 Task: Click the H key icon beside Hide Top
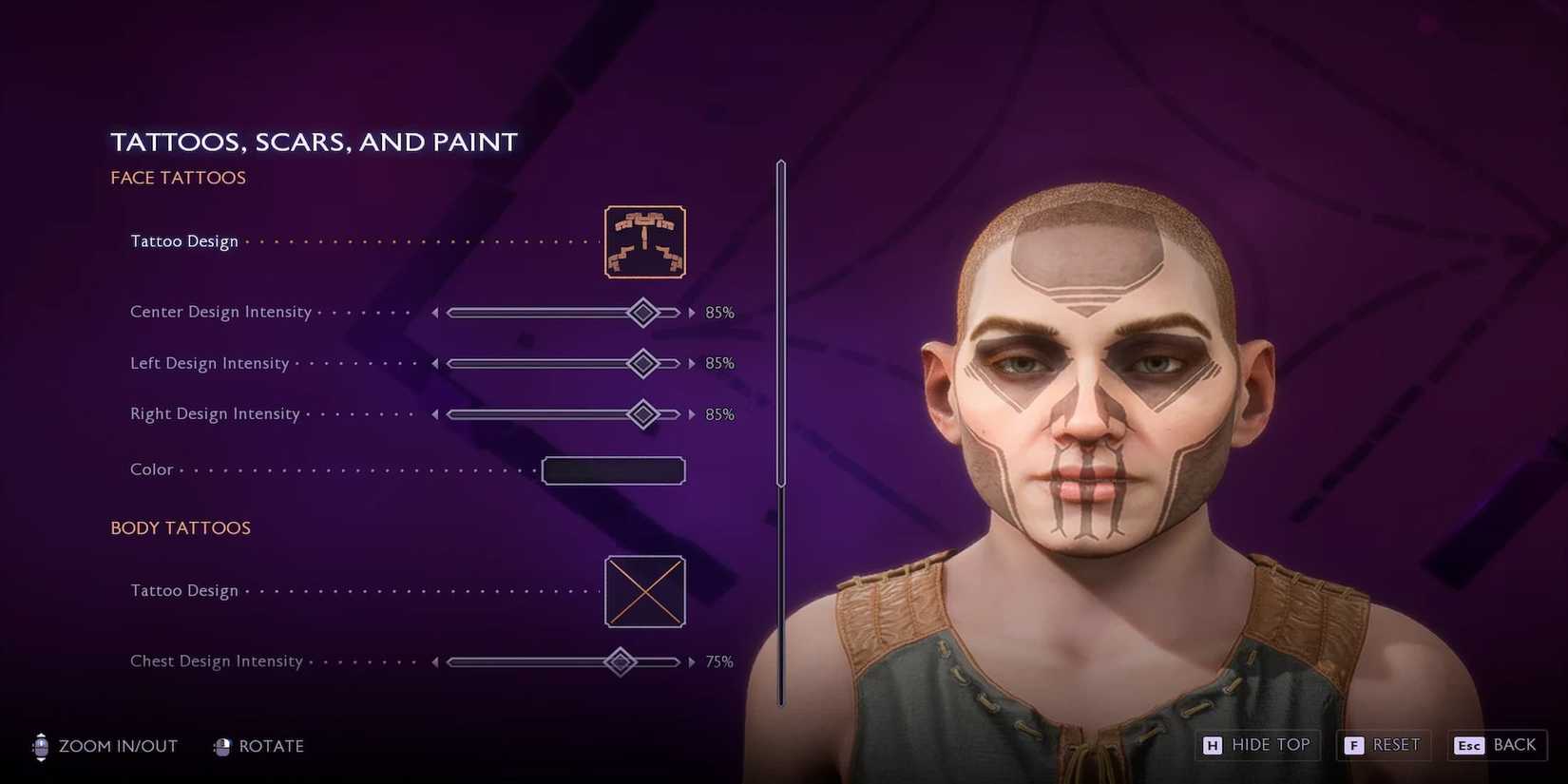click(1212, 746)
